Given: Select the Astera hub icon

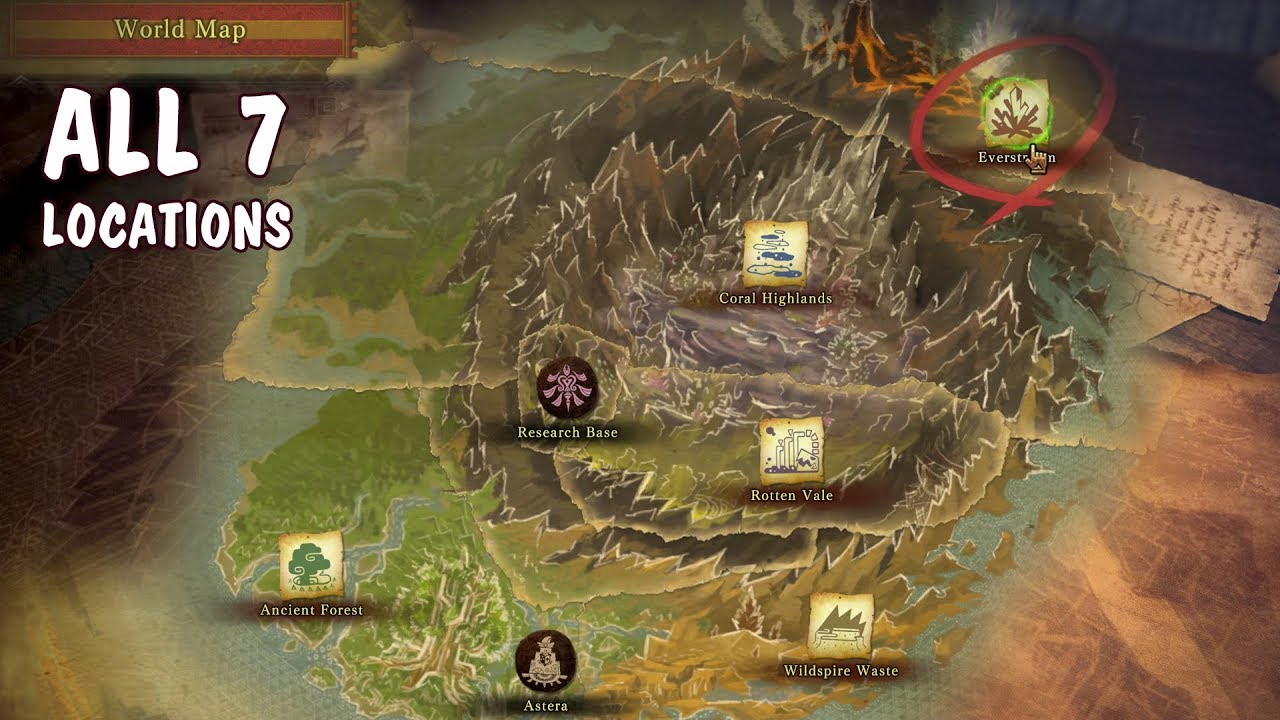Looking at the screenshot, I should point(546,660).
